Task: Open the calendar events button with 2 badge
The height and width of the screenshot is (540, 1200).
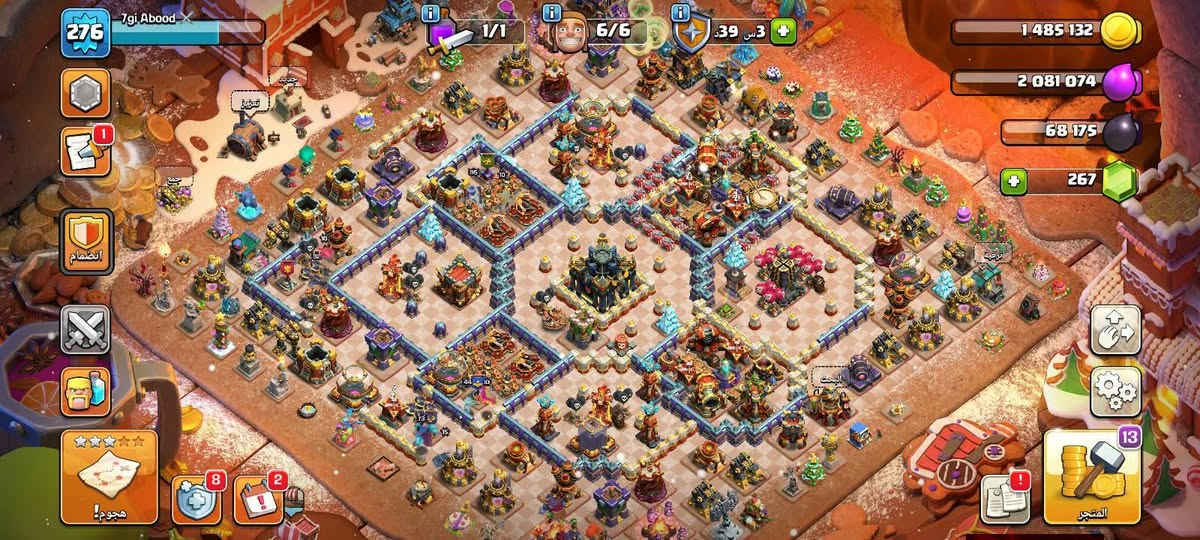Action: pos(258,499)
